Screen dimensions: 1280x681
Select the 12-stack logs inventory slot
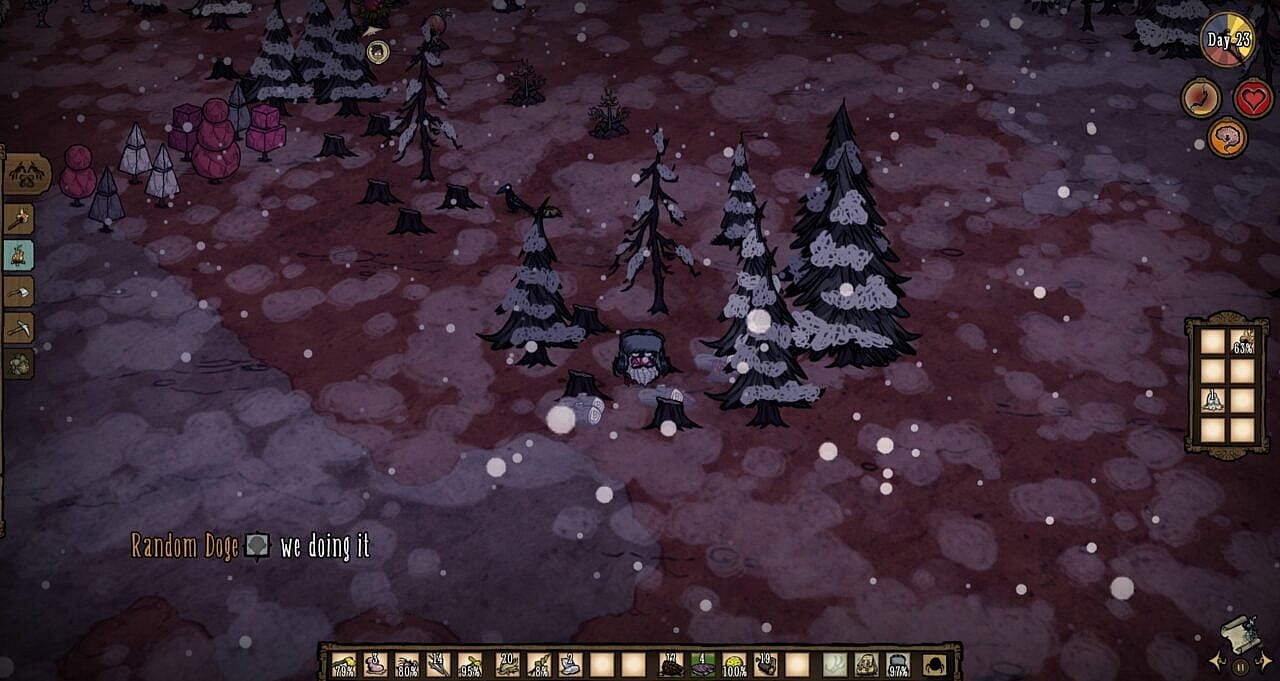point(671,664)
